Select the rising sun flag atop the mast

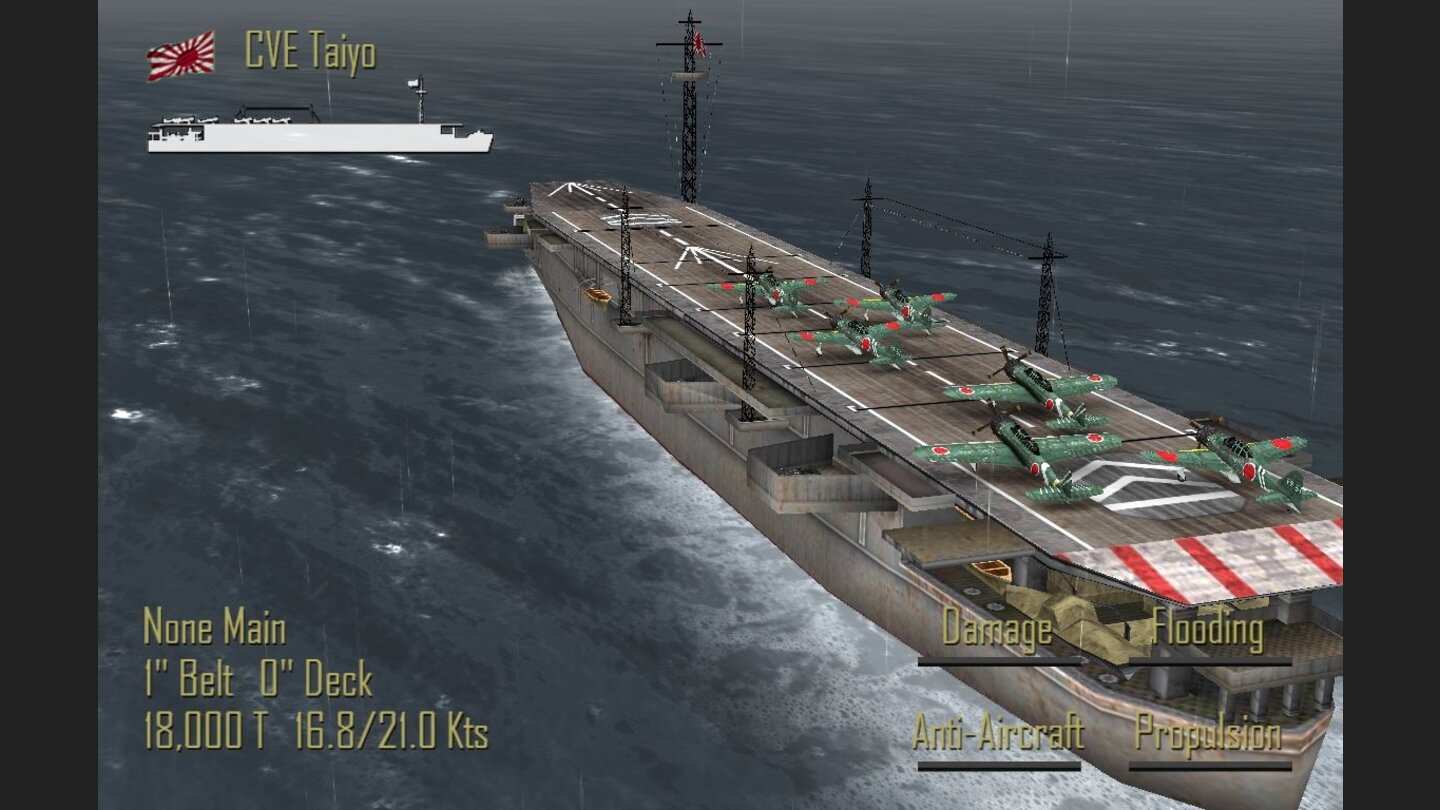pos(698,45)
